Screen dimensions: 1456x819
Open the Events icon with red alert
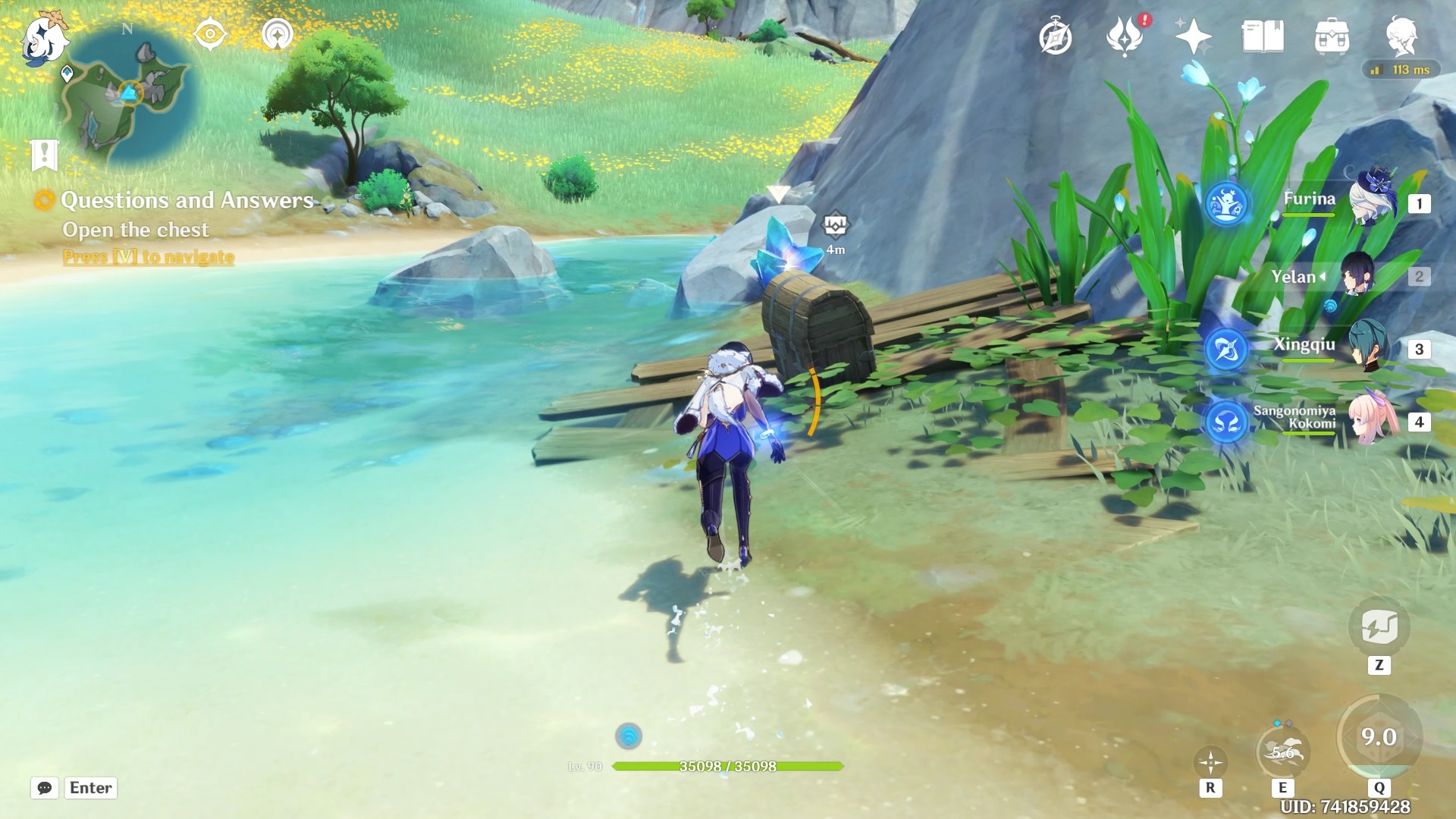[x=1125, y=36]
